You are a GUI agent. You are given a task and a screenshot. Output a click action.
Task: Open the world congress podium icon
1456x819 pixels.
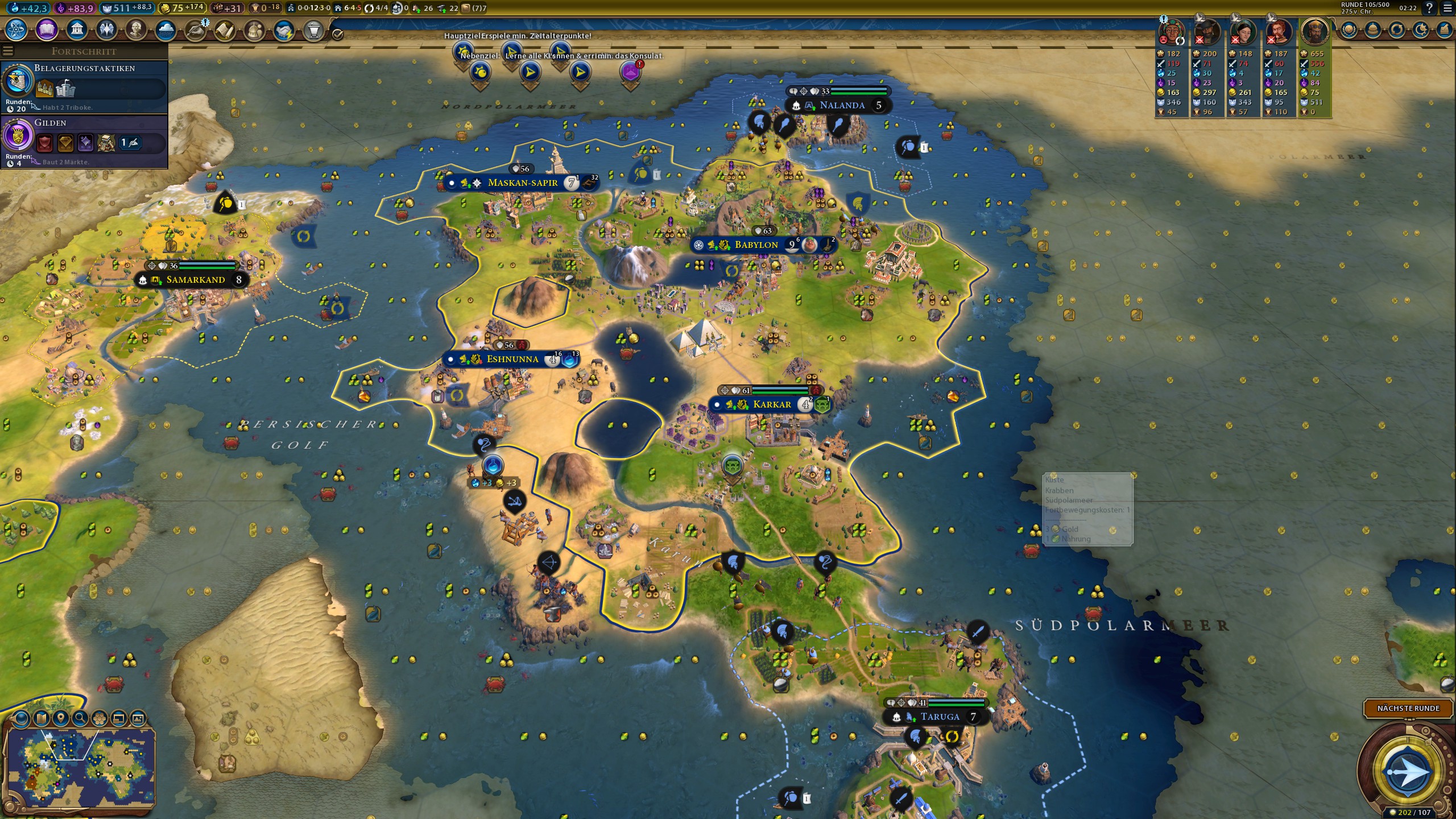[x=313, y=30]
